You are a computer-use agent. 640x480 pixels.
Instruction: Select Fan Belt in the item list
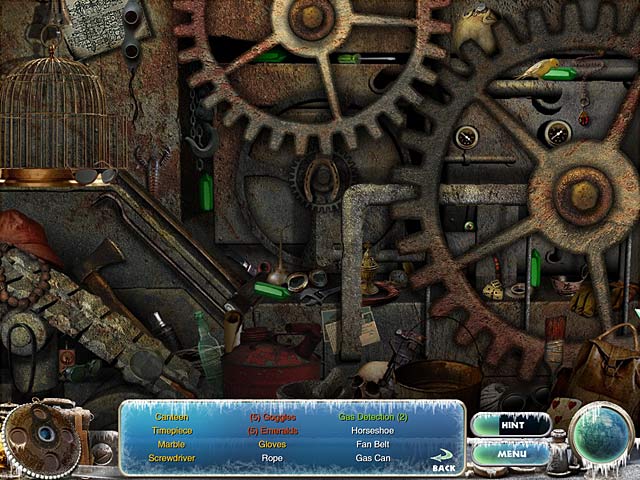pos(372,444)
